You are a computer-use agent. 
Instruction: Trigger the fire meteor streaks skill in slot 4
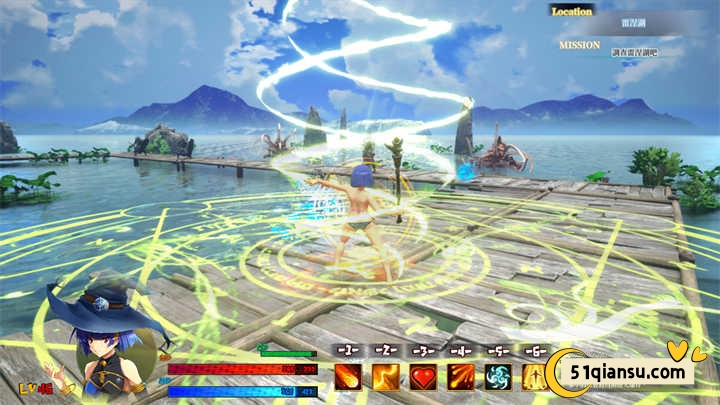(x=461, y=377)
